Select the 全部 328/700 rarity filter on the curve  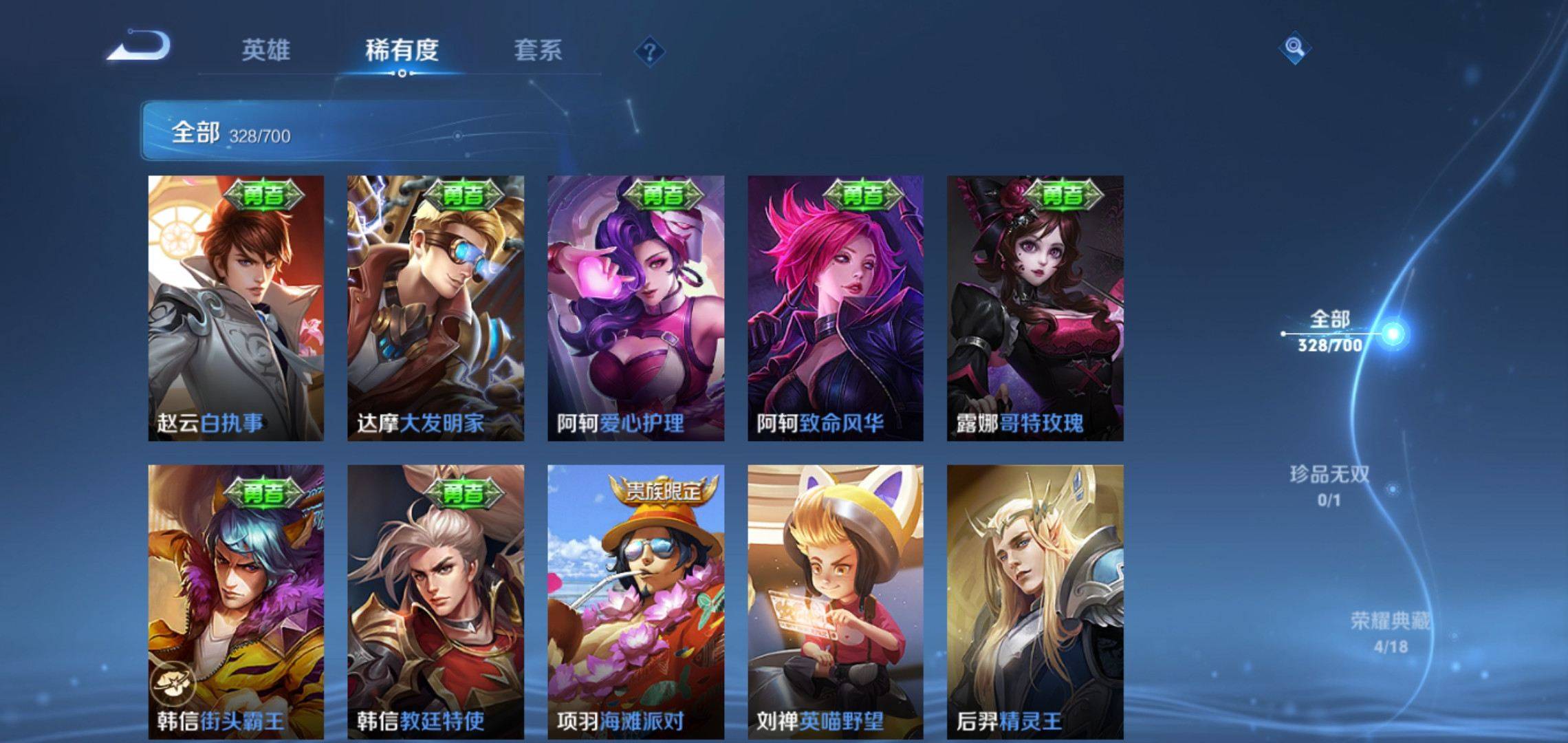(1330, 332)
